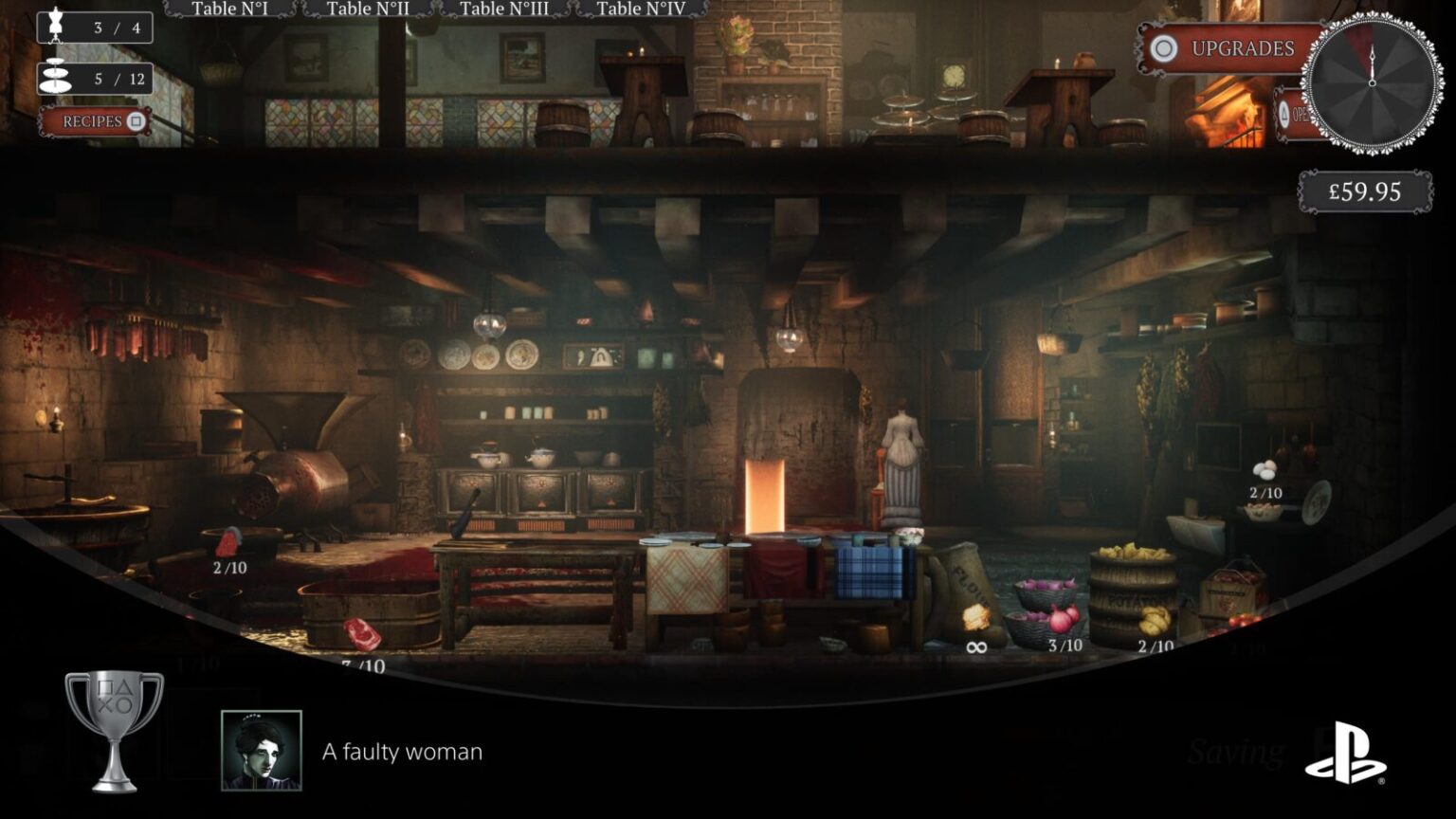
Task: Select the minced meat icon marked 2/10
Action: click(228, 542)
